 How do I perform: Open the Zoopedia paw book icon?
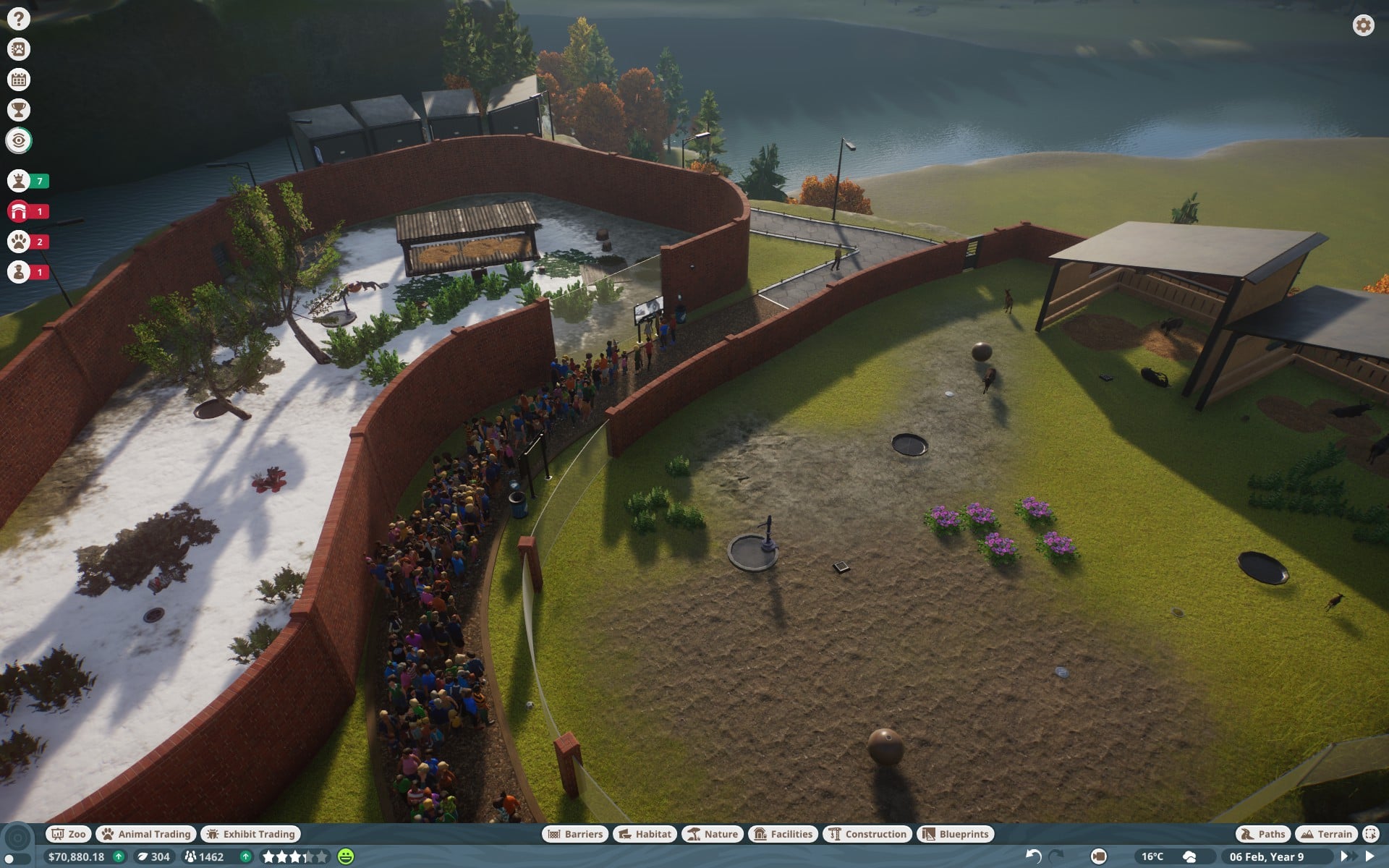pyautogui.click(x=19, y=49)
